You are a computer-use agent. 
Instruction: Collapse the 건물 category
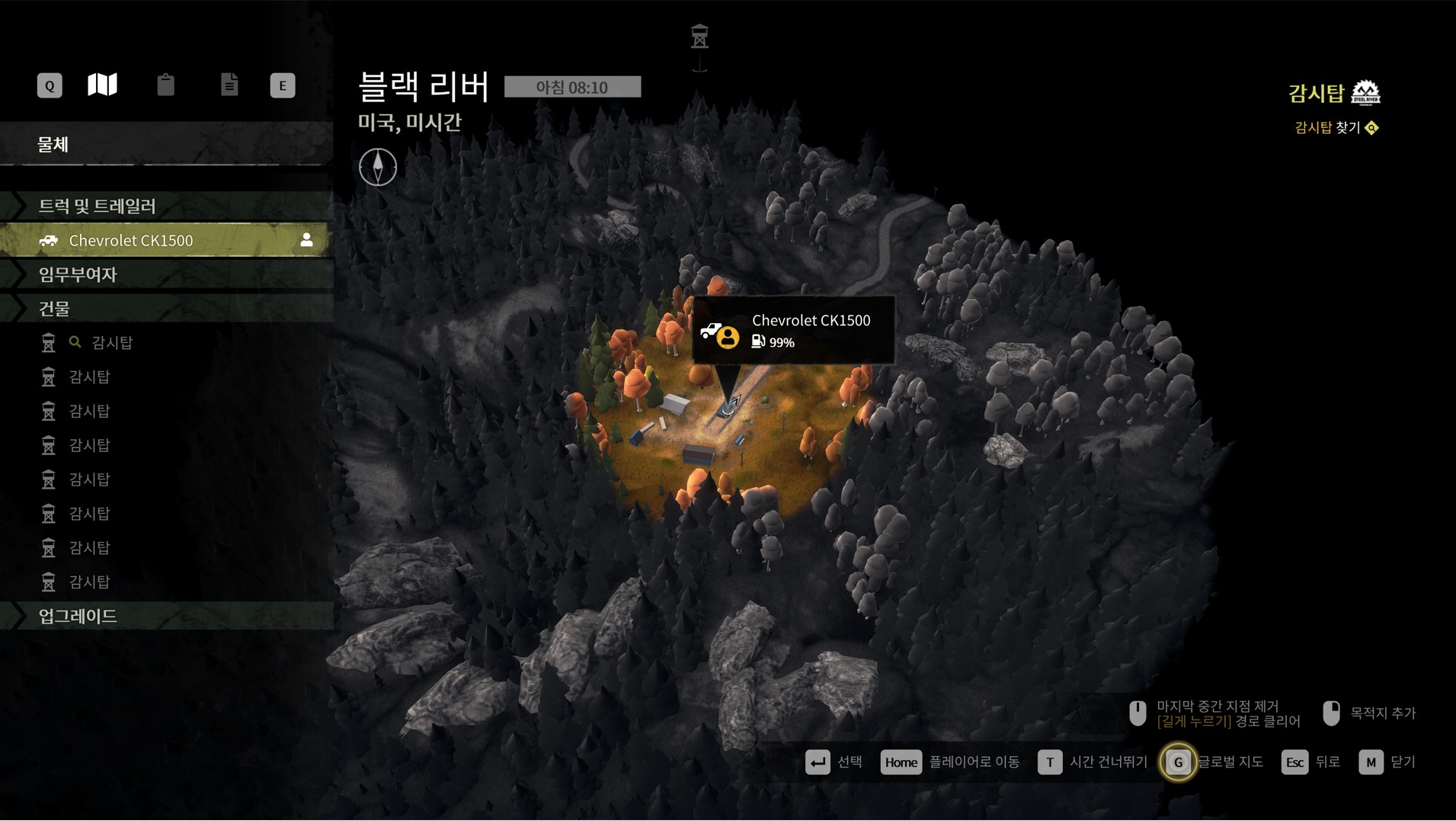tap(54, 309)
